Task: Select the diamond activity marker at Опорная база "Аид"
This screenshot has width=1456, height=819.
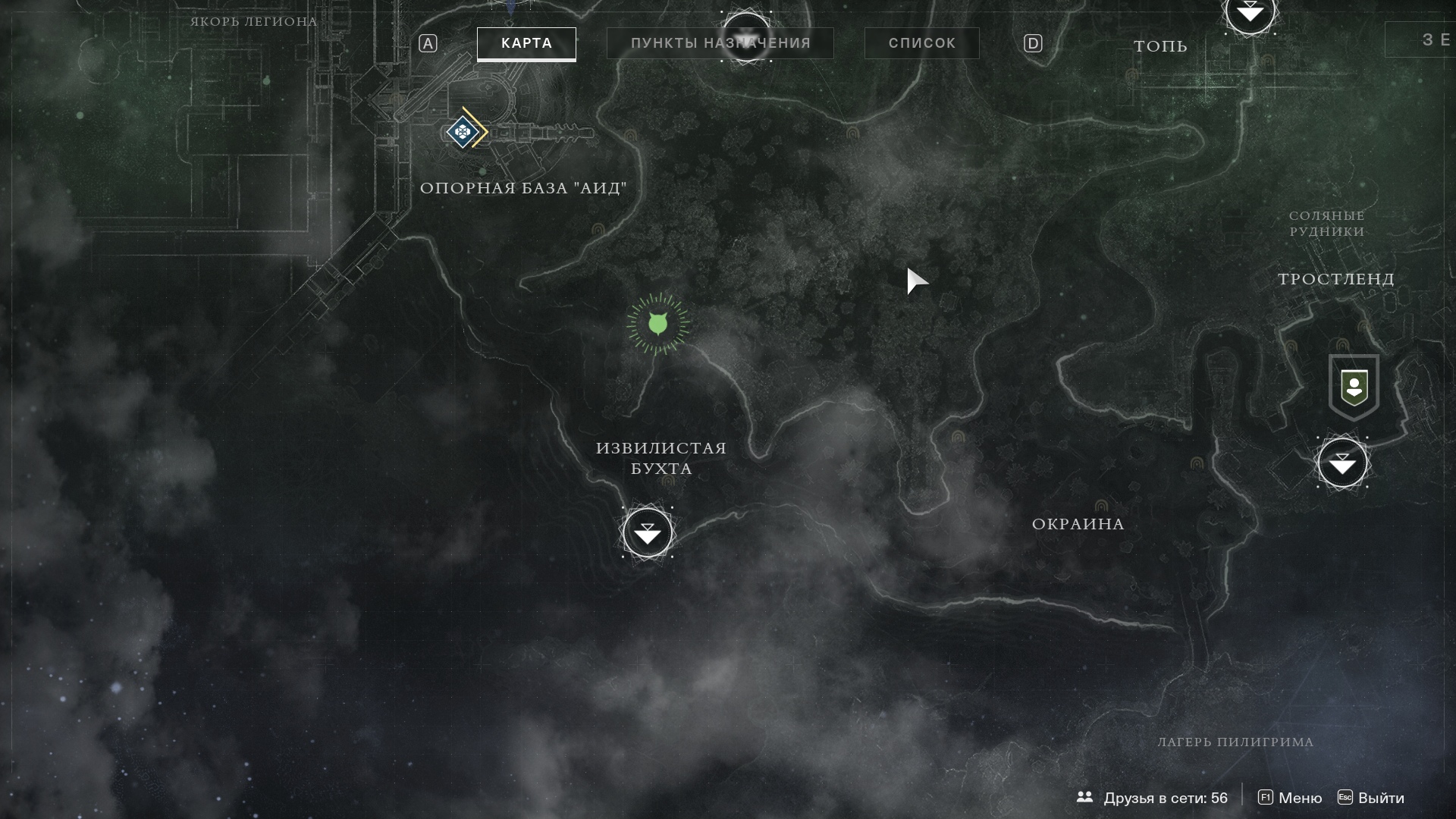Action: pyautogui.click(x=462, y=133)
